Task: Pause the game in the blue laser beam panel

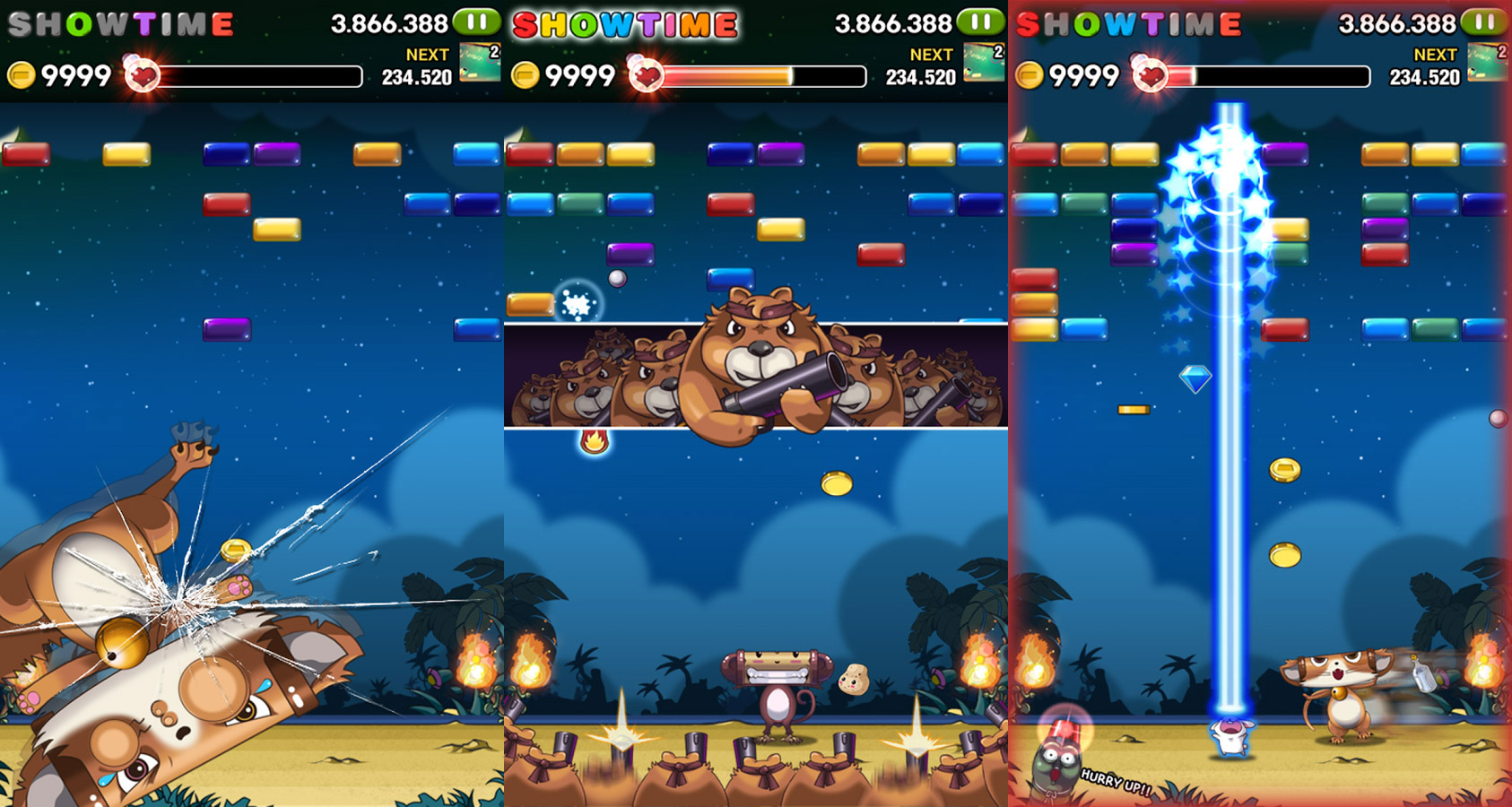Action: coord(1485,21)
